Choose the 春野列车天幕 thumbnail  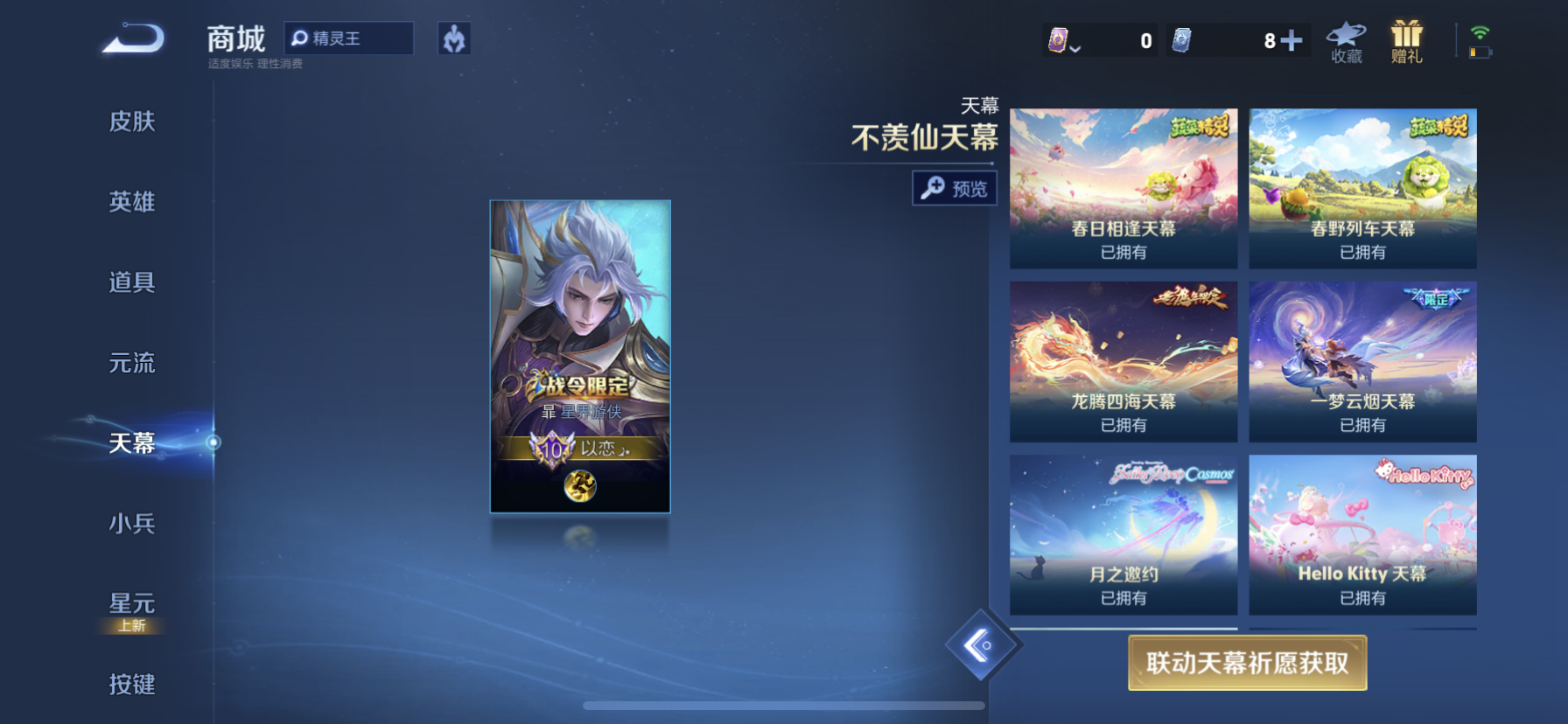[1362, 188]
